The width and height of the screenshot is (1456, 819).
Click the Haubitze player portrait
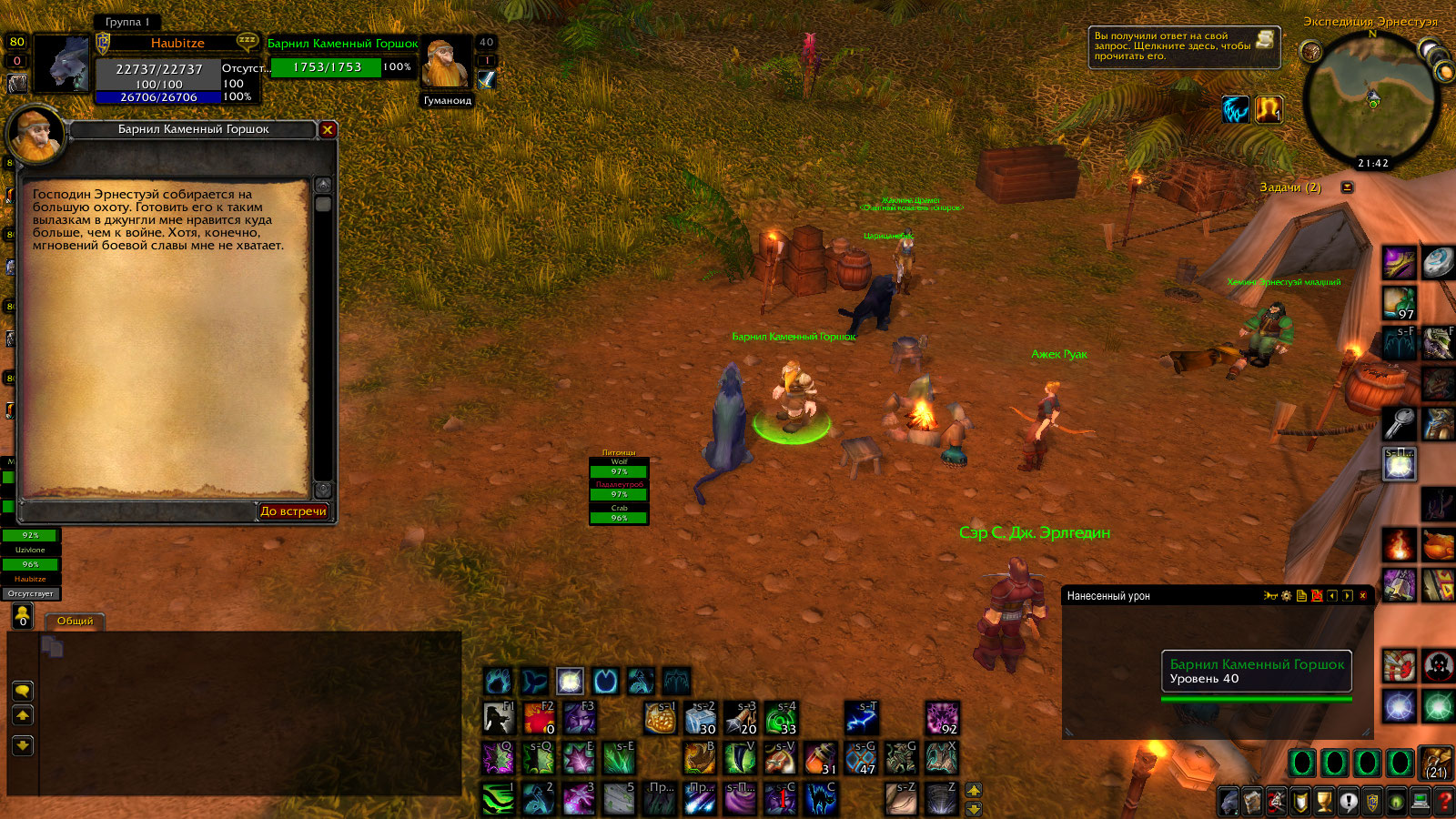point(62,64)
